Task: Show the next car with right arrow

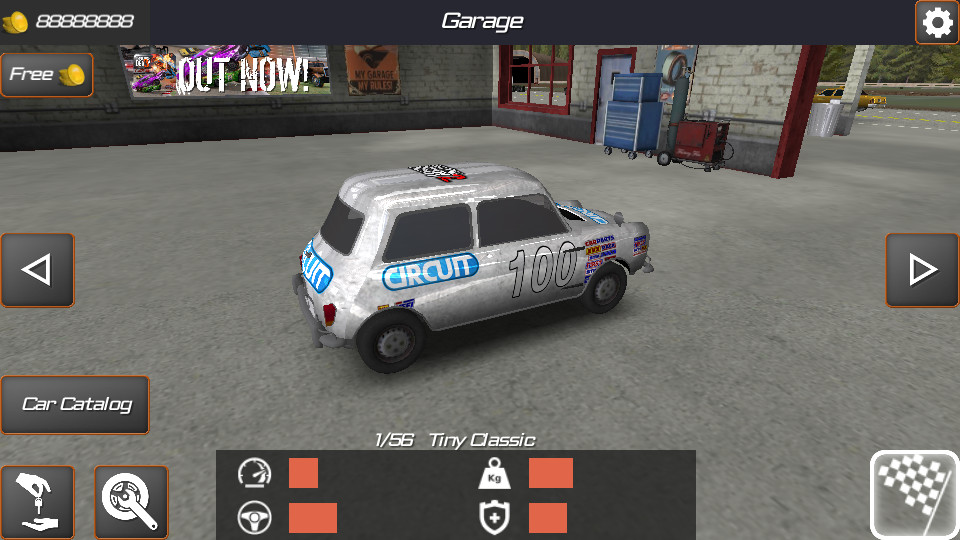Action: [922, 270]
